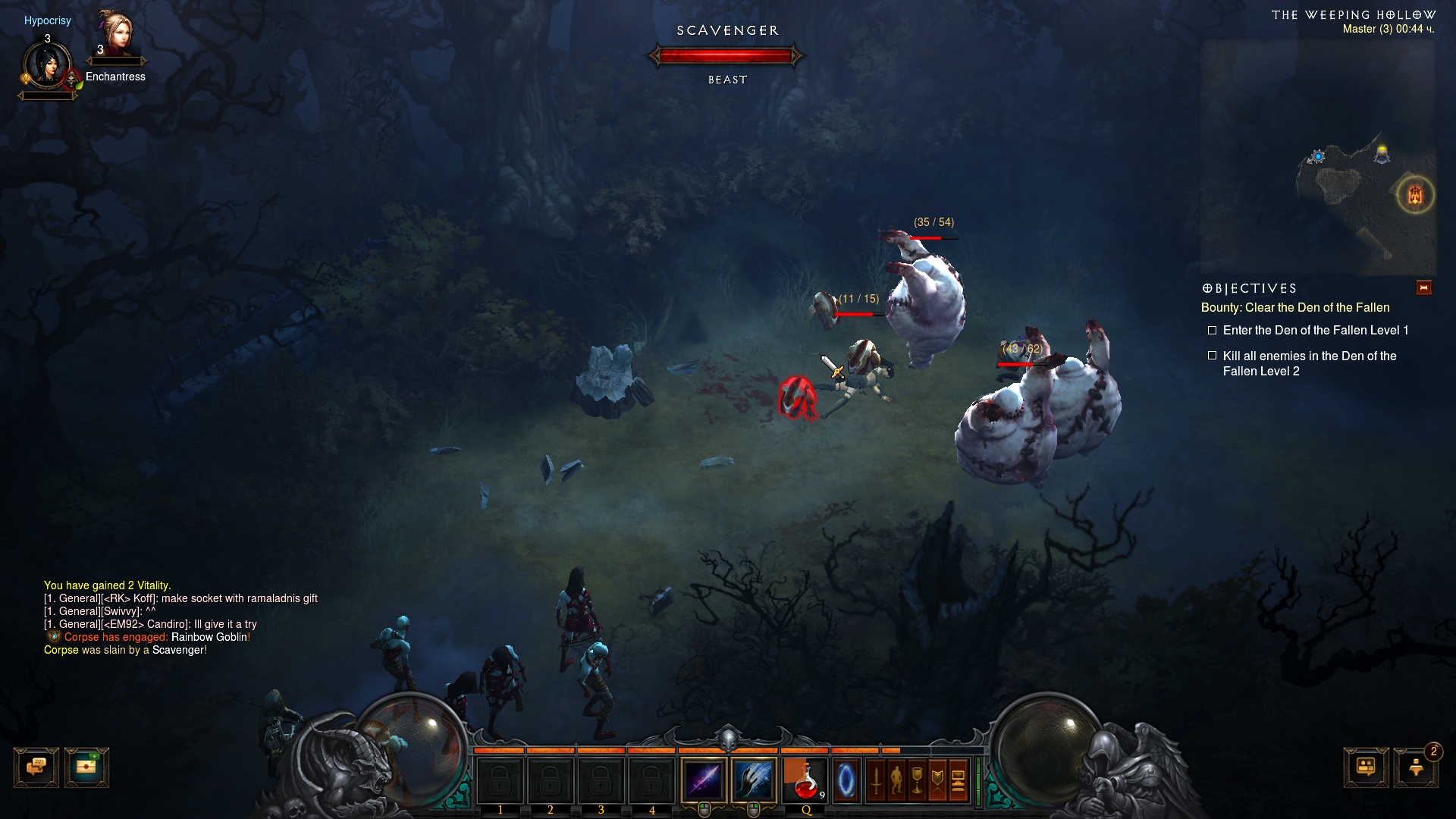Open the mail envelope button
The image size is (1456, 819).
tap(86, 767)
